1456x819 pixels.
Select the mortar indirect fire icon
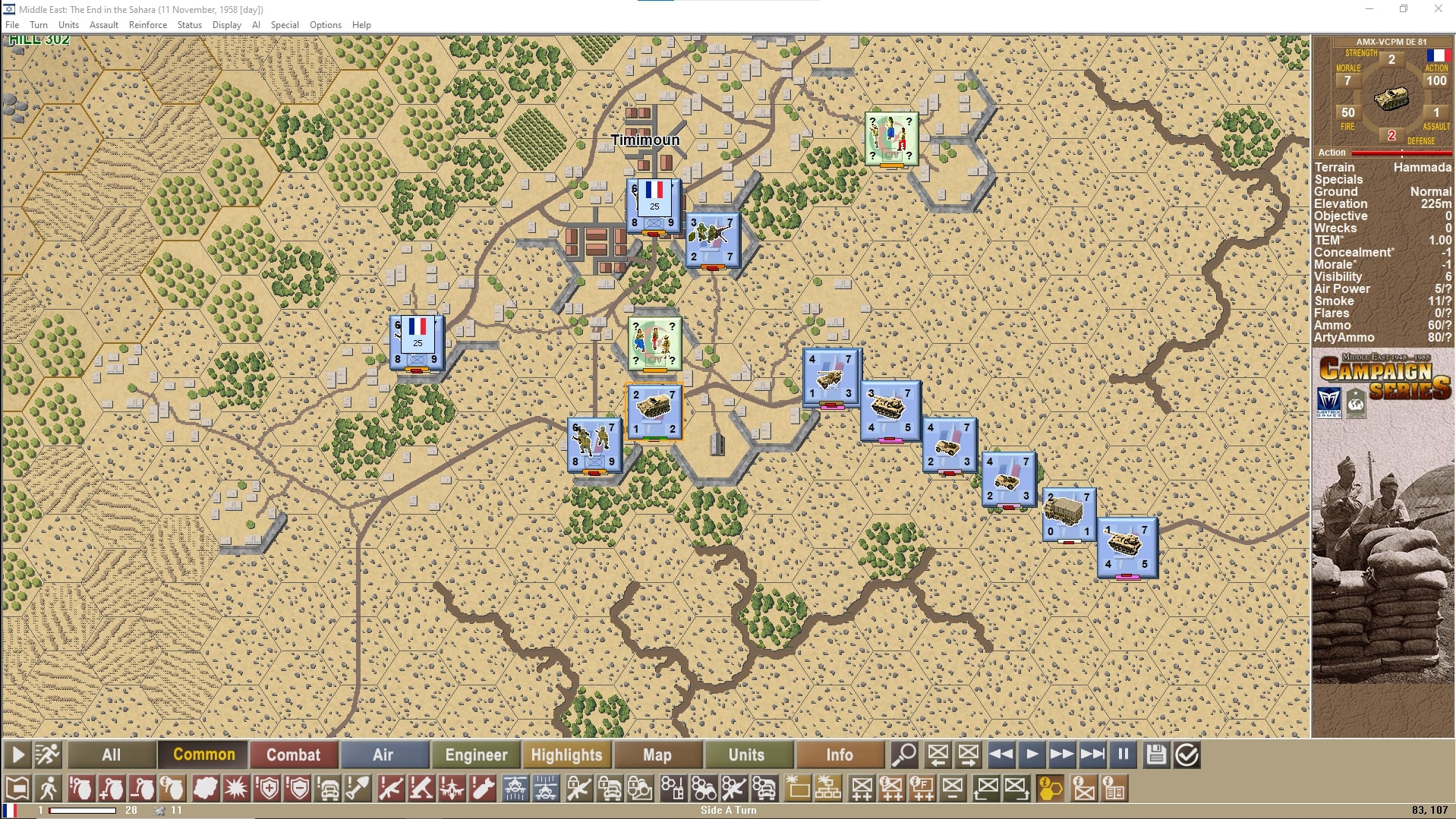[x=422, y=788]
